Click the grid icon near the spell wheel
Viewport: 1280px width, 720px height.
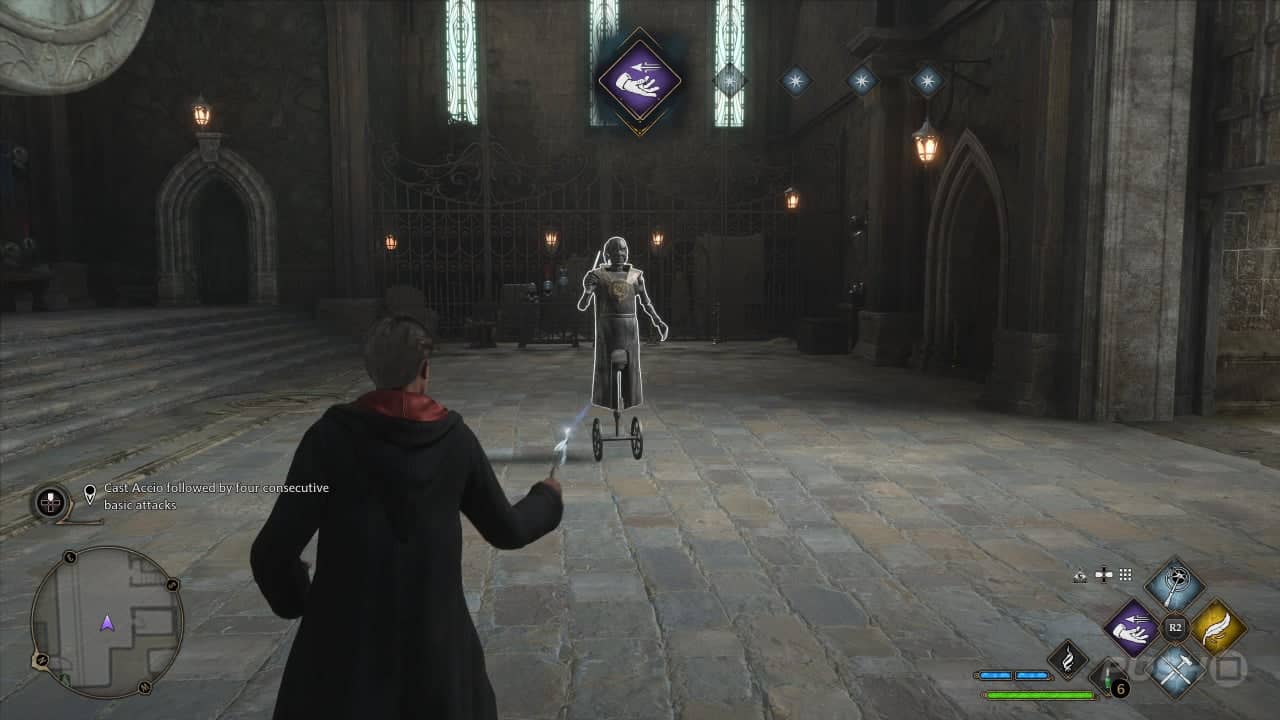tap(1124, 574)
